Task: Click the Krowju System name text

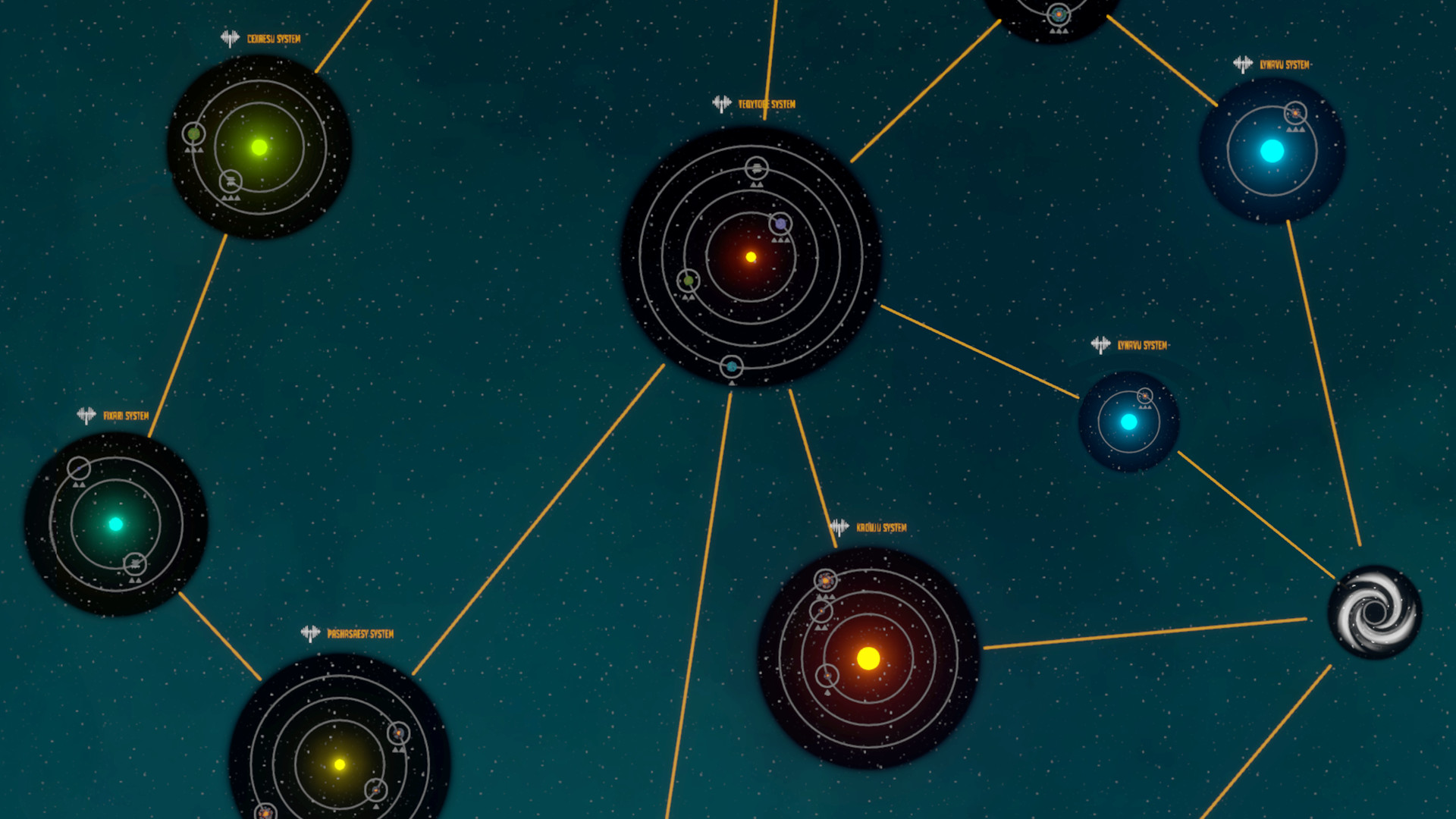Action: [880, 526]
